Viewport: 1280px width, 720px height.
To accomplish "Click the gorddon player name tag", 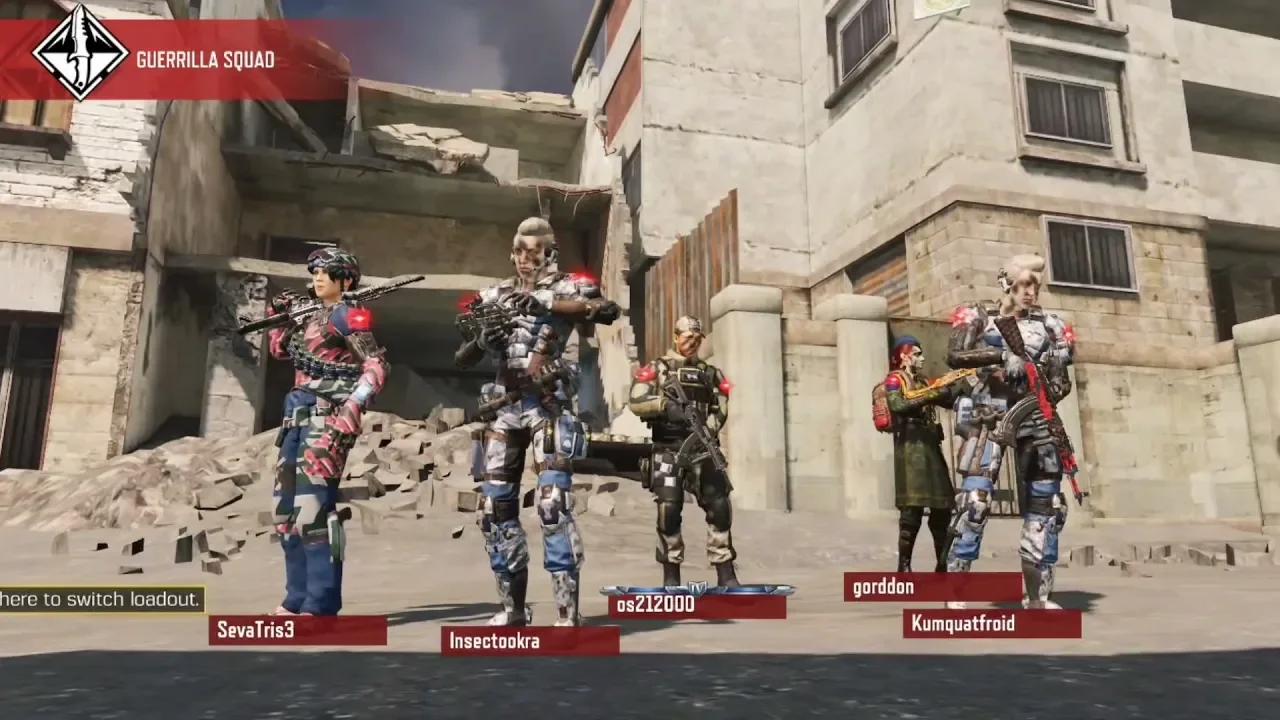I will coord(932,587).
